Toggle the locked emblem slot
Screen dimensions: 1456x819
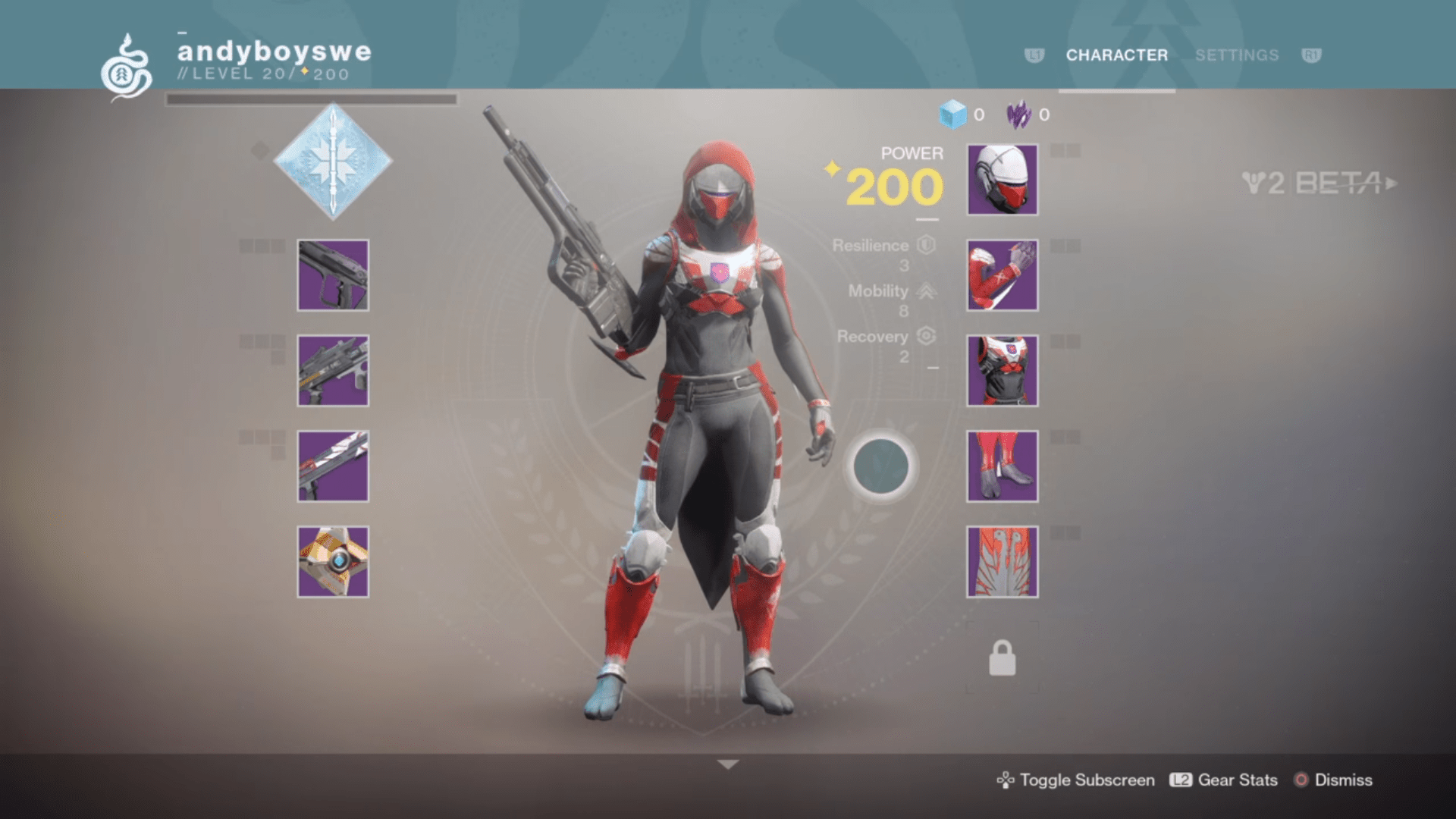[1001, 655]
